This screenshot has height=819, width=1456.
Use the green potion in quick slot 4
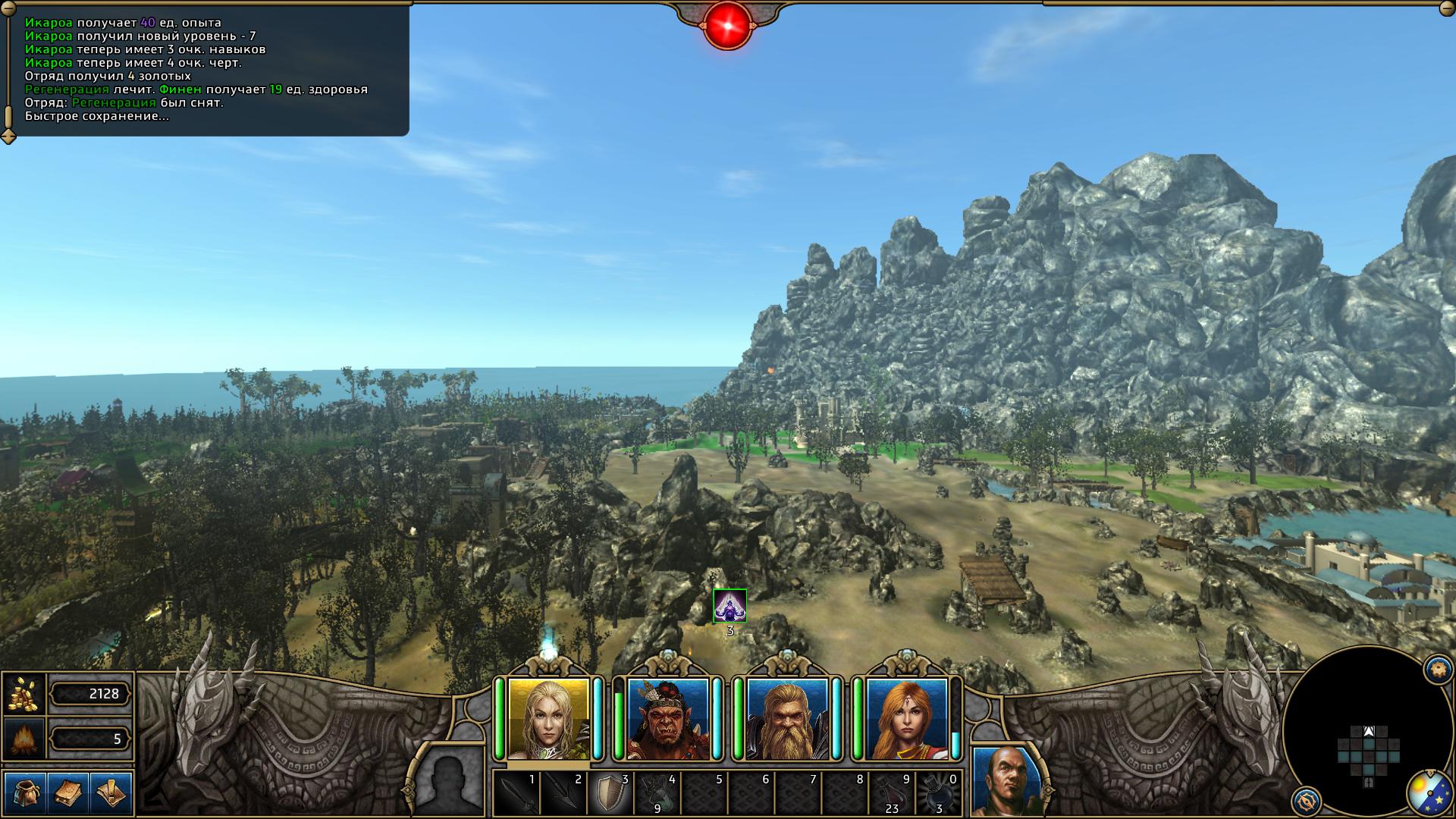pos(657,793)
